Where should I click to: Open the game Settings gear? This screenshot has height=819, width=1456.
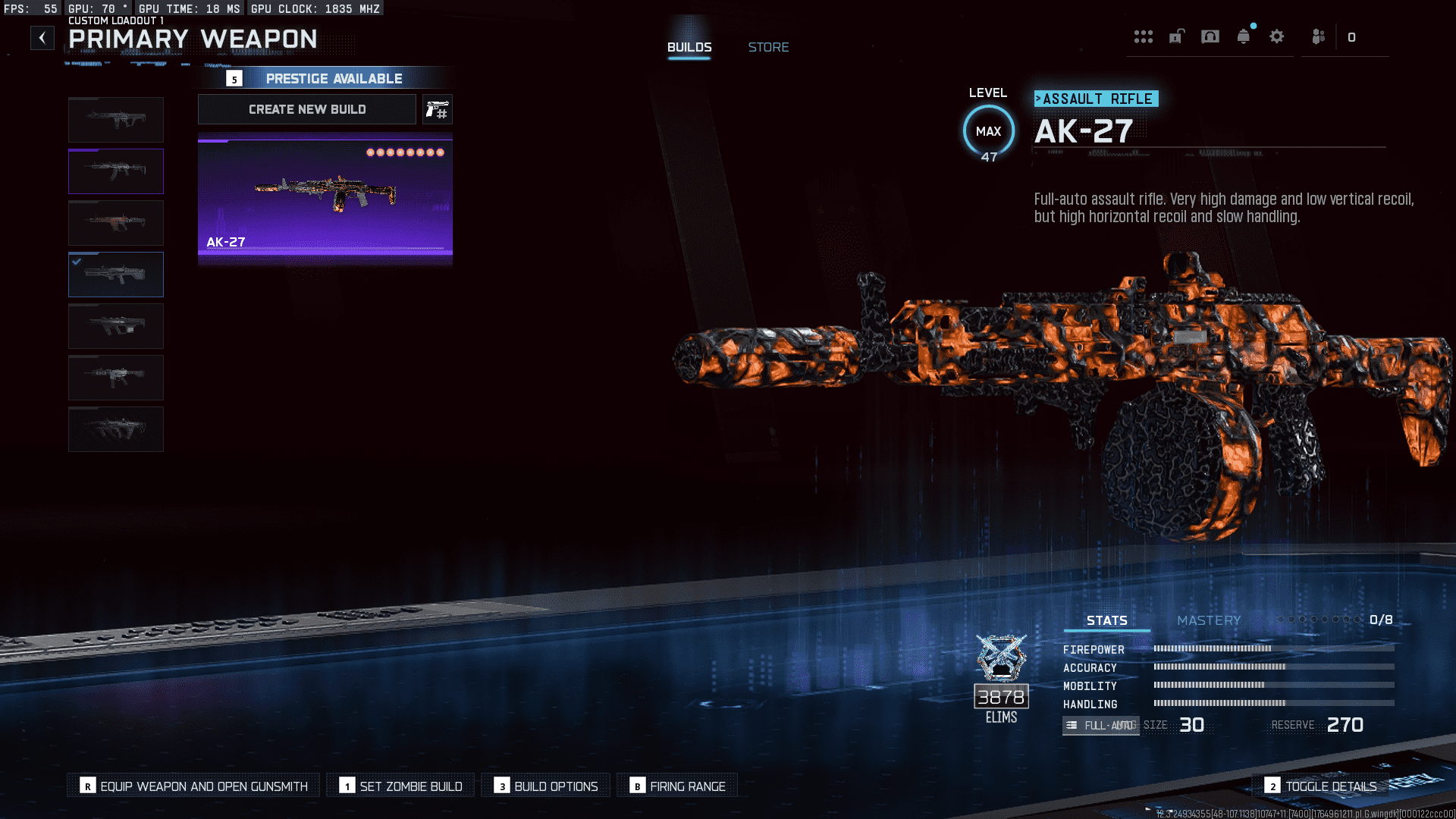click(1277, 36)
